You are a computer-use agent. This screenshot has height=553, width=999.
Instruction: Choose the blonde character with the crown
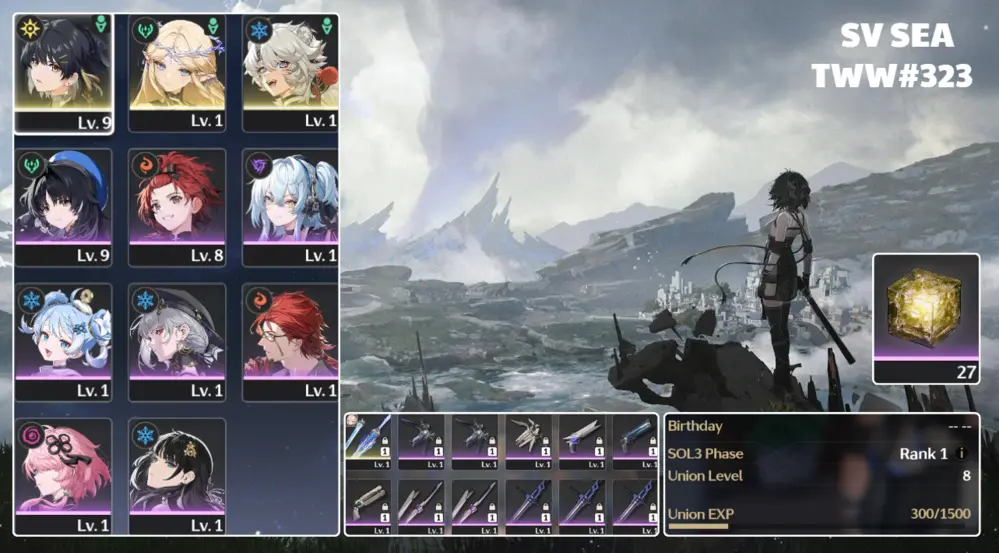[177, 64]
